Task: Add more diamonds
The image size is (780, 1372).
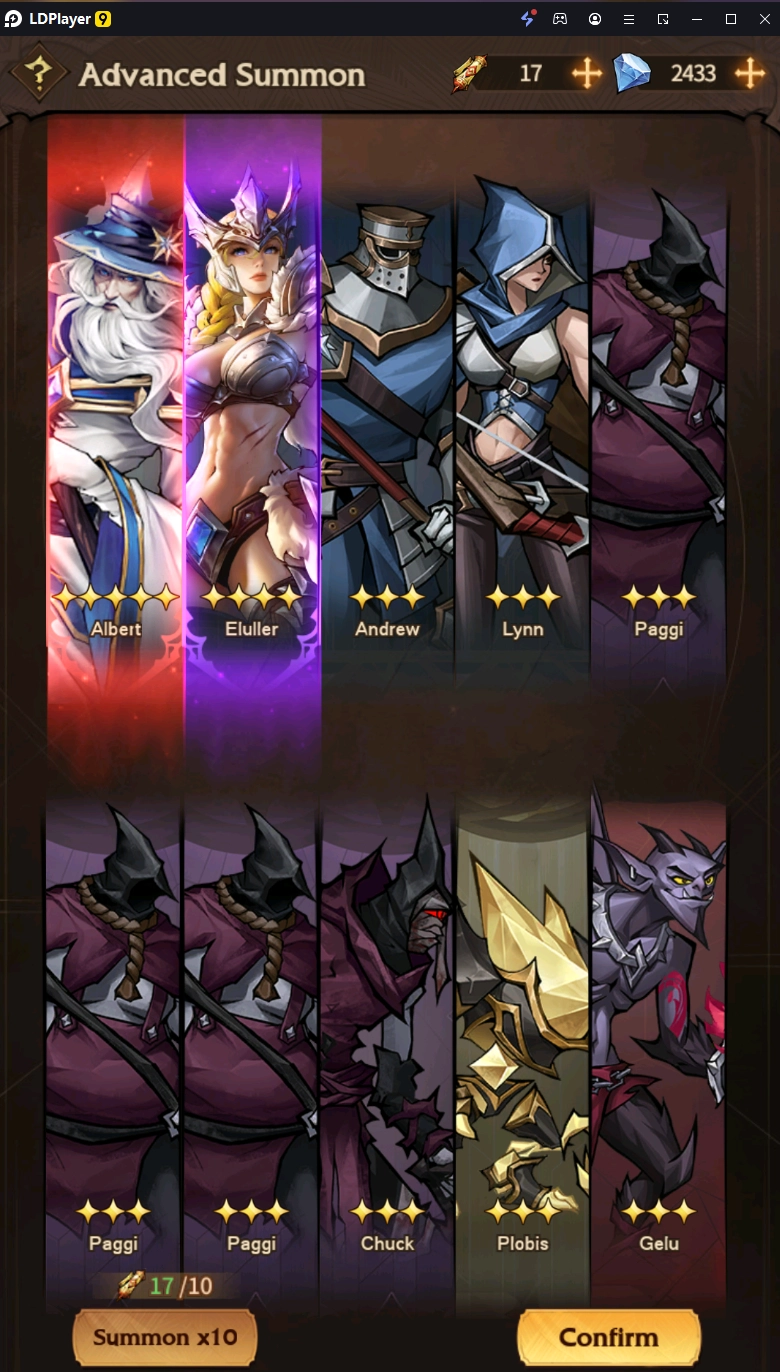Action: (x=749, y=73)
